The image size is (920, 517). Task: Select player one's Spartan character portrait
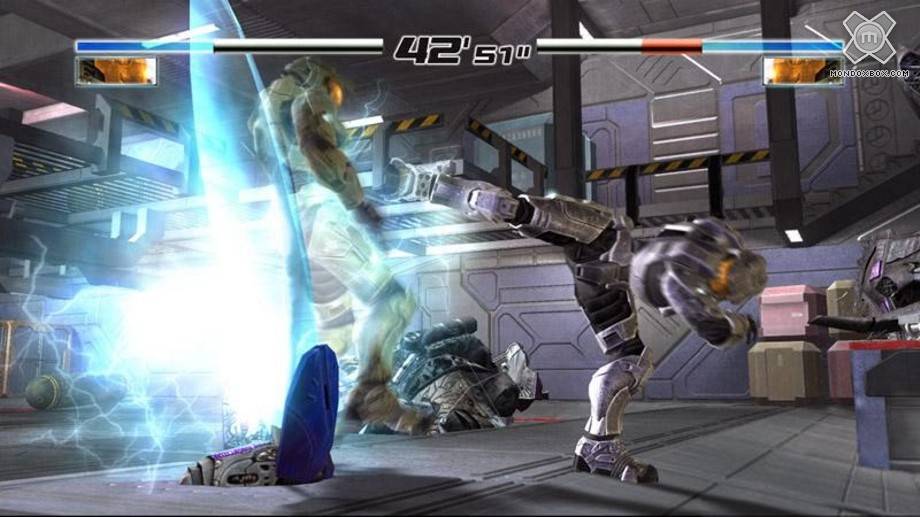click(x=116, y=71)
